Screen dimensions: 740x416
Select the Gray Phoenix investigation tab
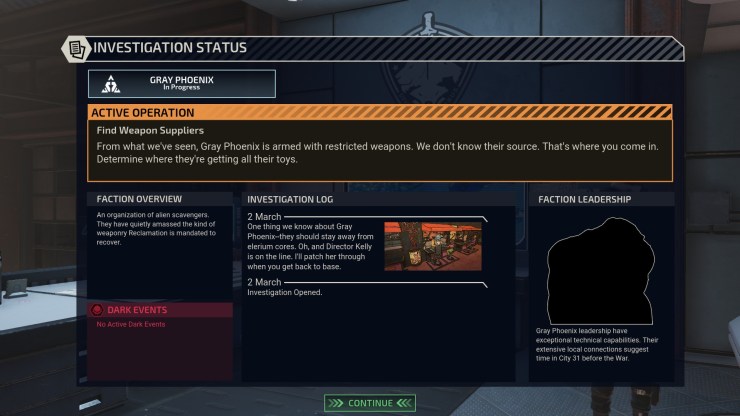(x=182, y=83)
